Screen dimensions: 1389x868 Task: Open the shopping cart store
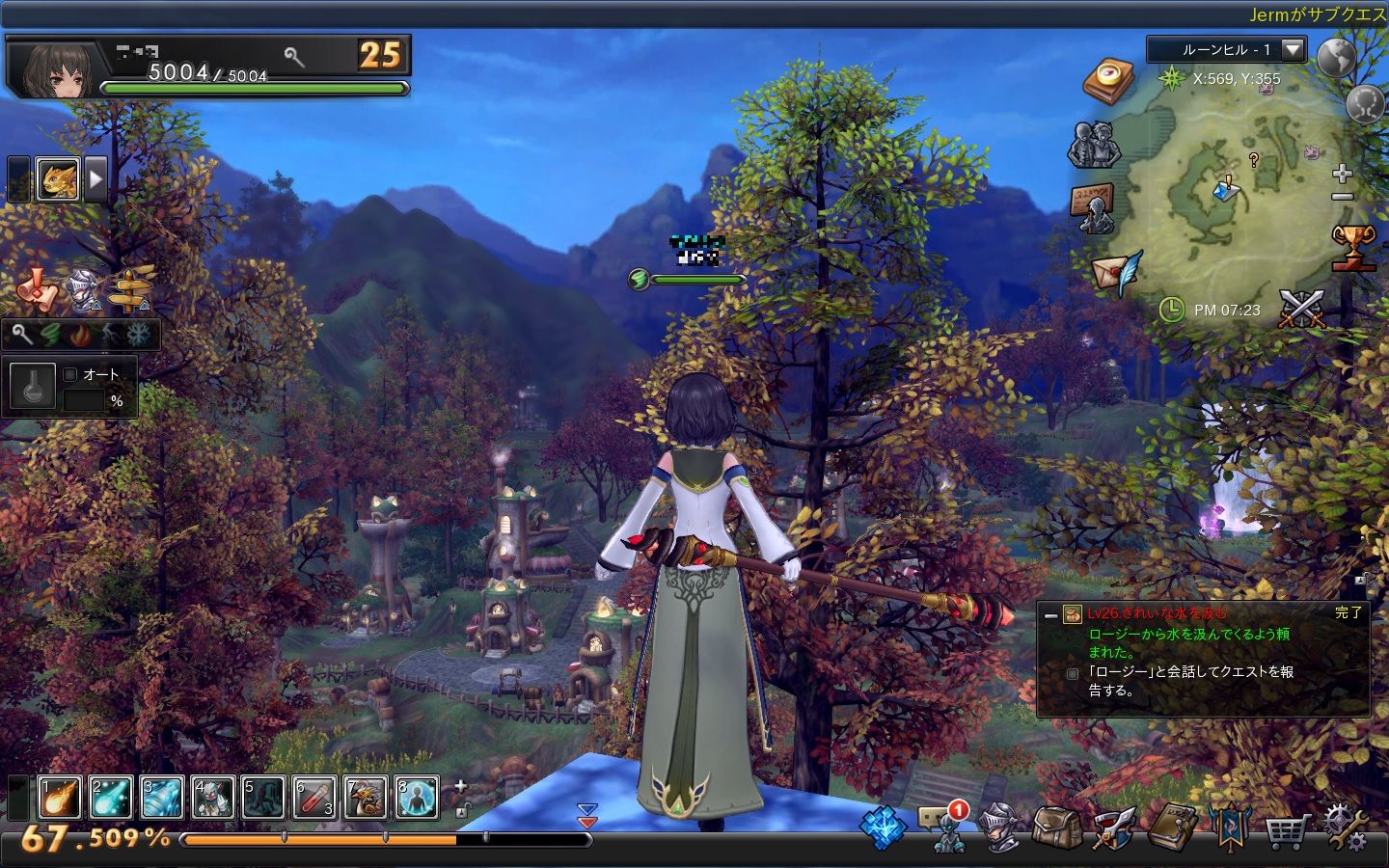[1287, 829]
